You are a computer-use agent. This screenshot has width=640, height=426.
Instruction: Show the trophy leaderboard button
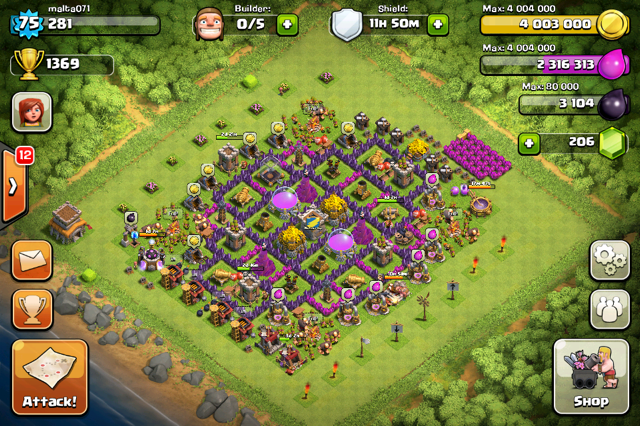[32, 310]
